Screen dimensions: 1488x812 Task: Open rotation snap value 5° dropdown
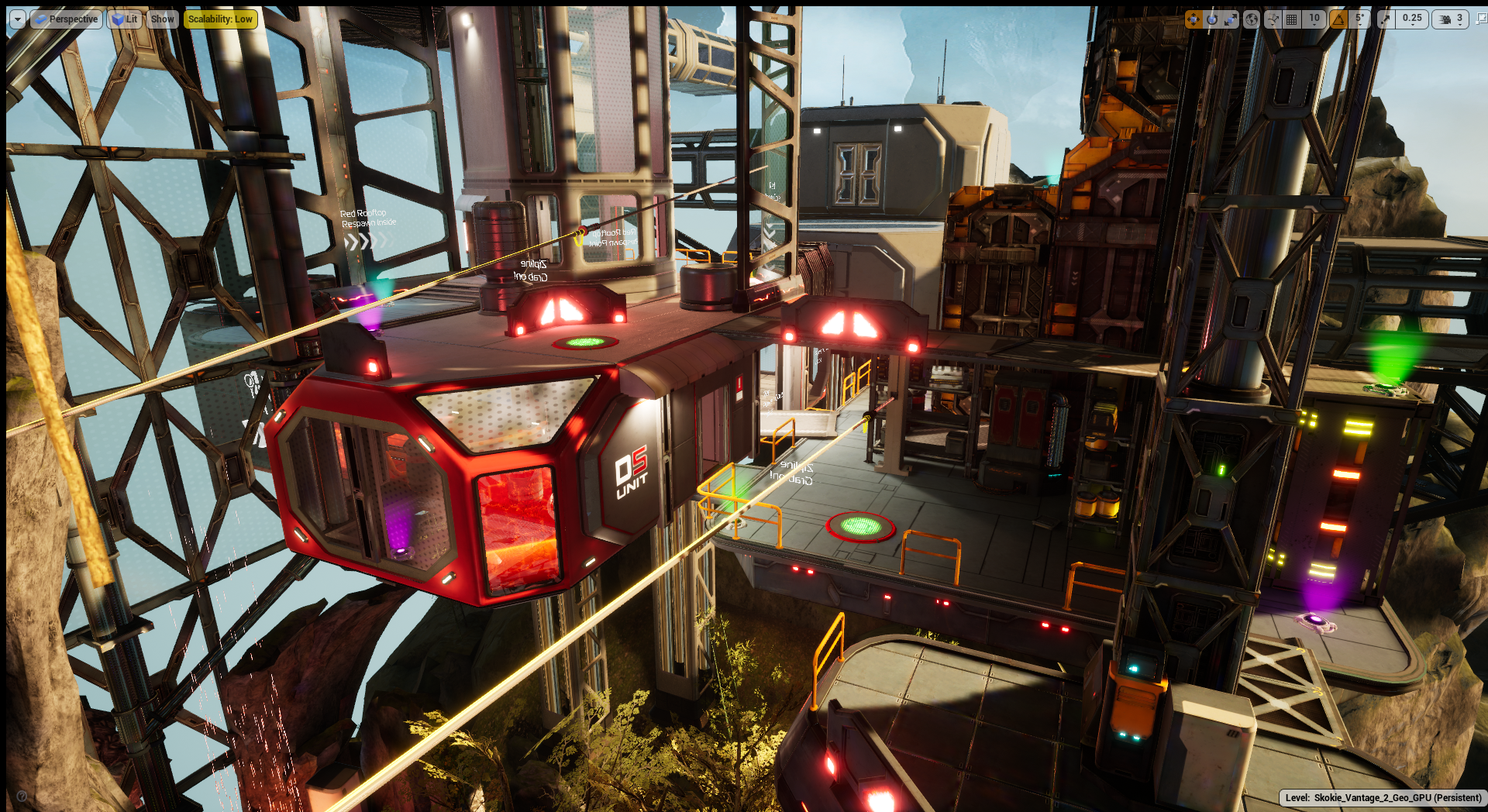1359,19
